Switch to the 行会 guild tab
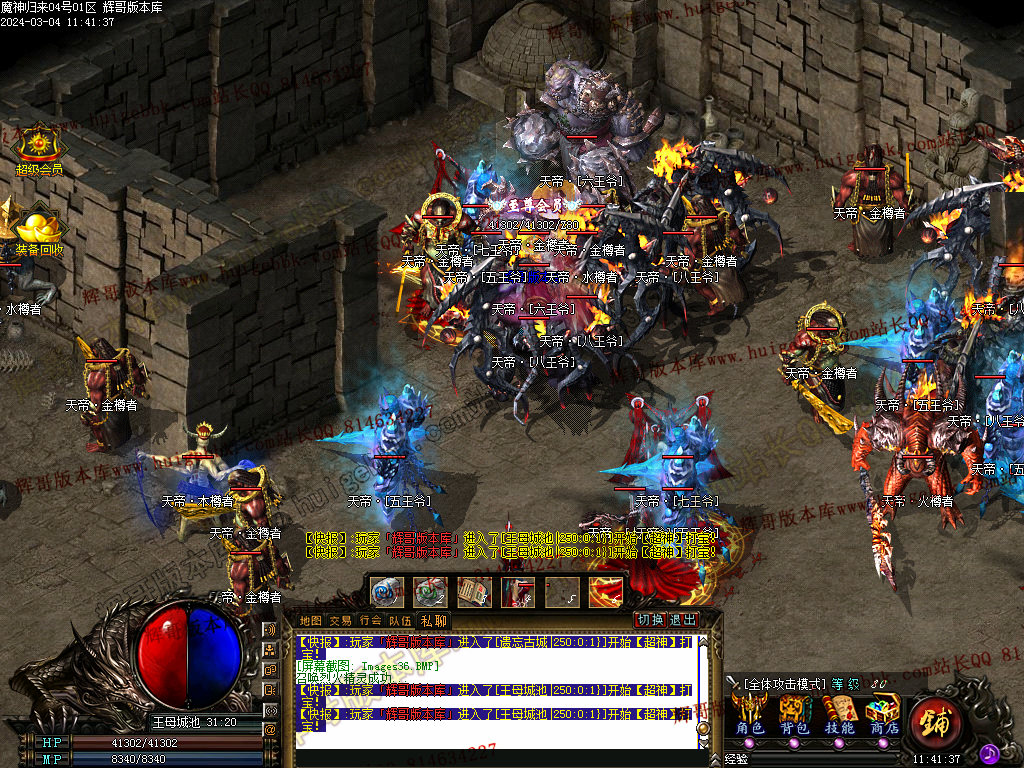Viewport: 1024px width, 768px height. coord(370,620)
